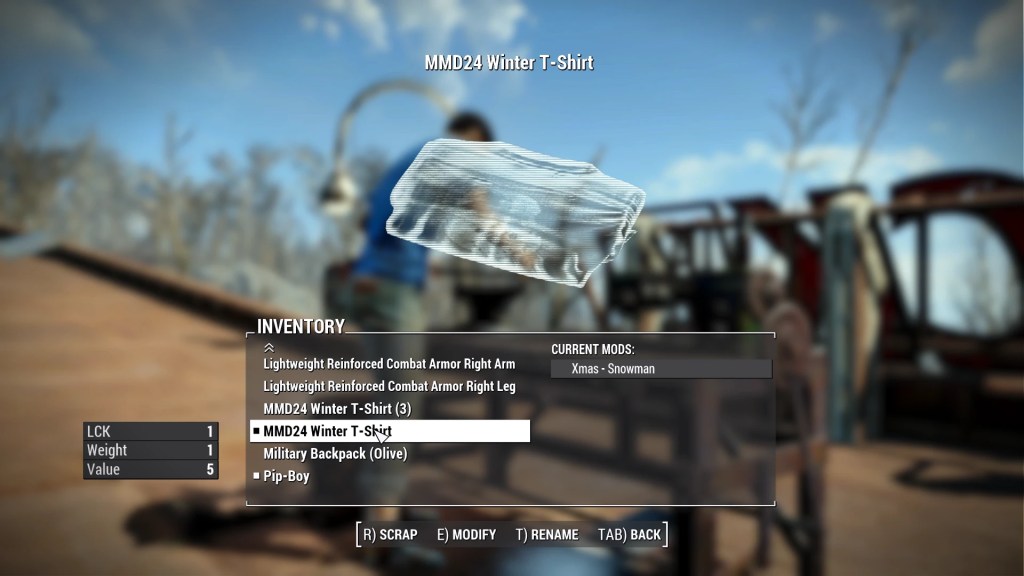Go back with the Back button
Image resolution: width=1024 pixels, height=576 pixels.
click(x=629, y=534)
